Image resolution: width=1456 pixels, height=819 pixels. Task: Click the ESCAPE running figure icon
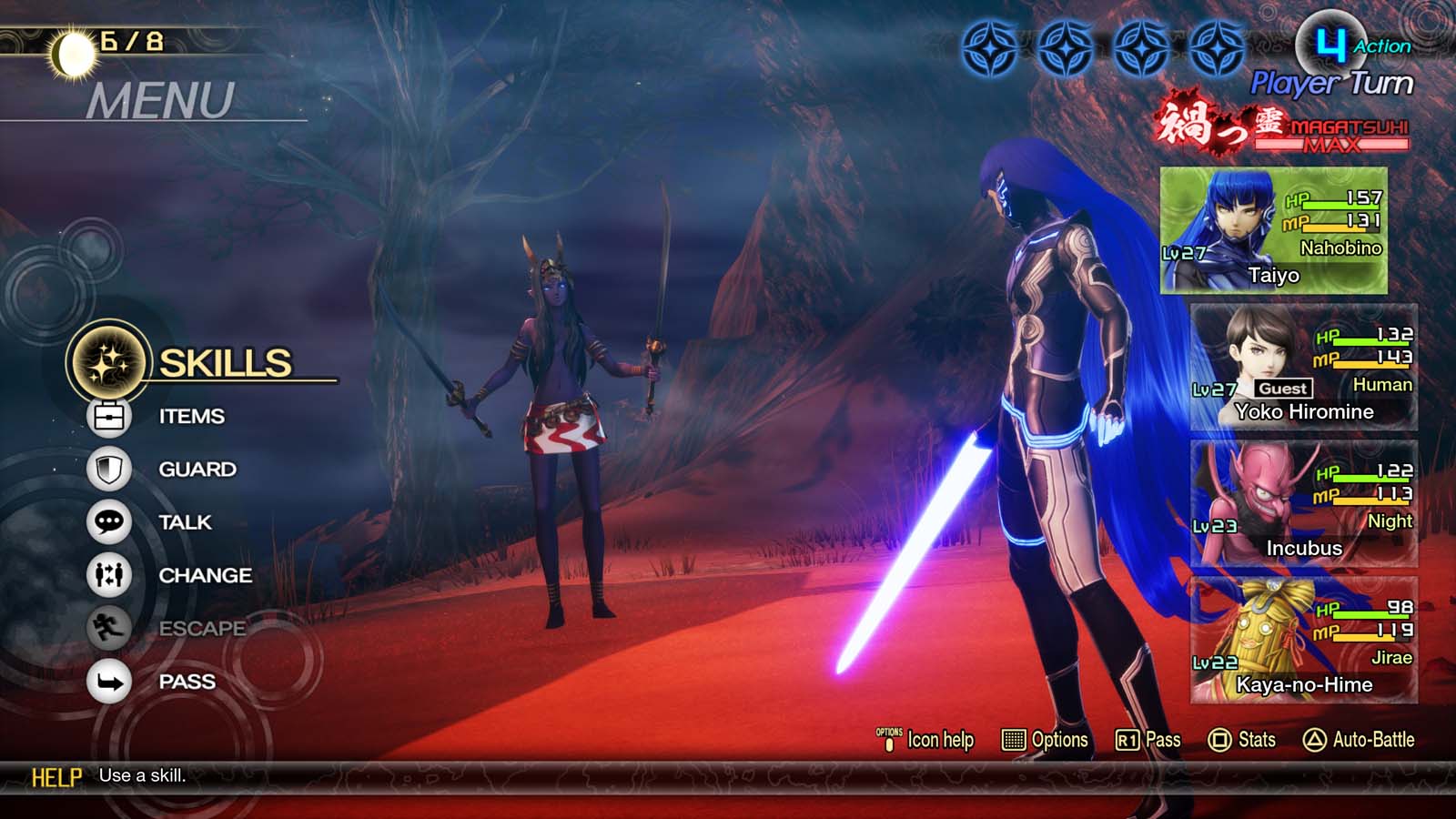pyautogui.click(x=111, y=628)
